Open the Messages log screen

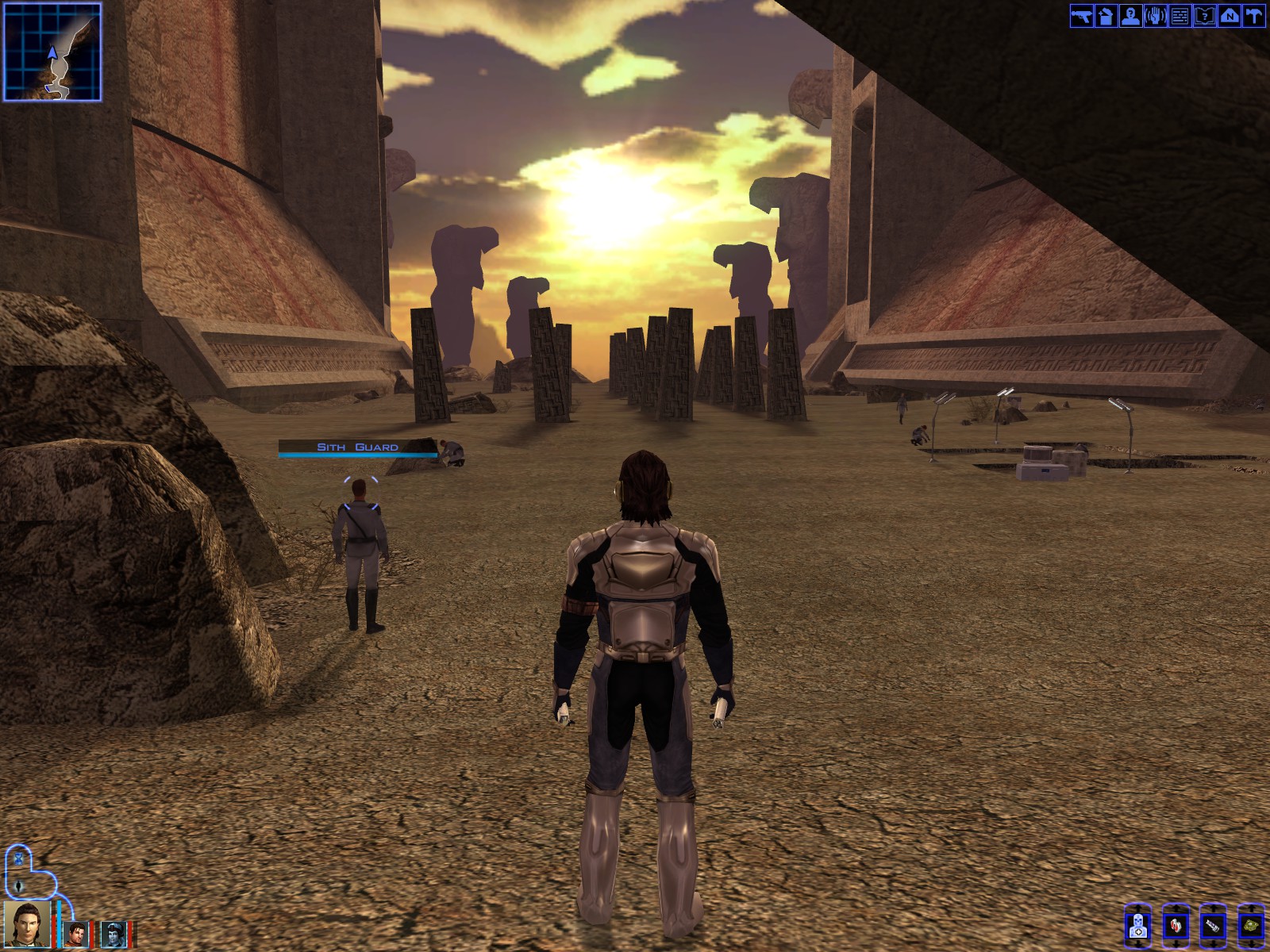pos(1180,15)
